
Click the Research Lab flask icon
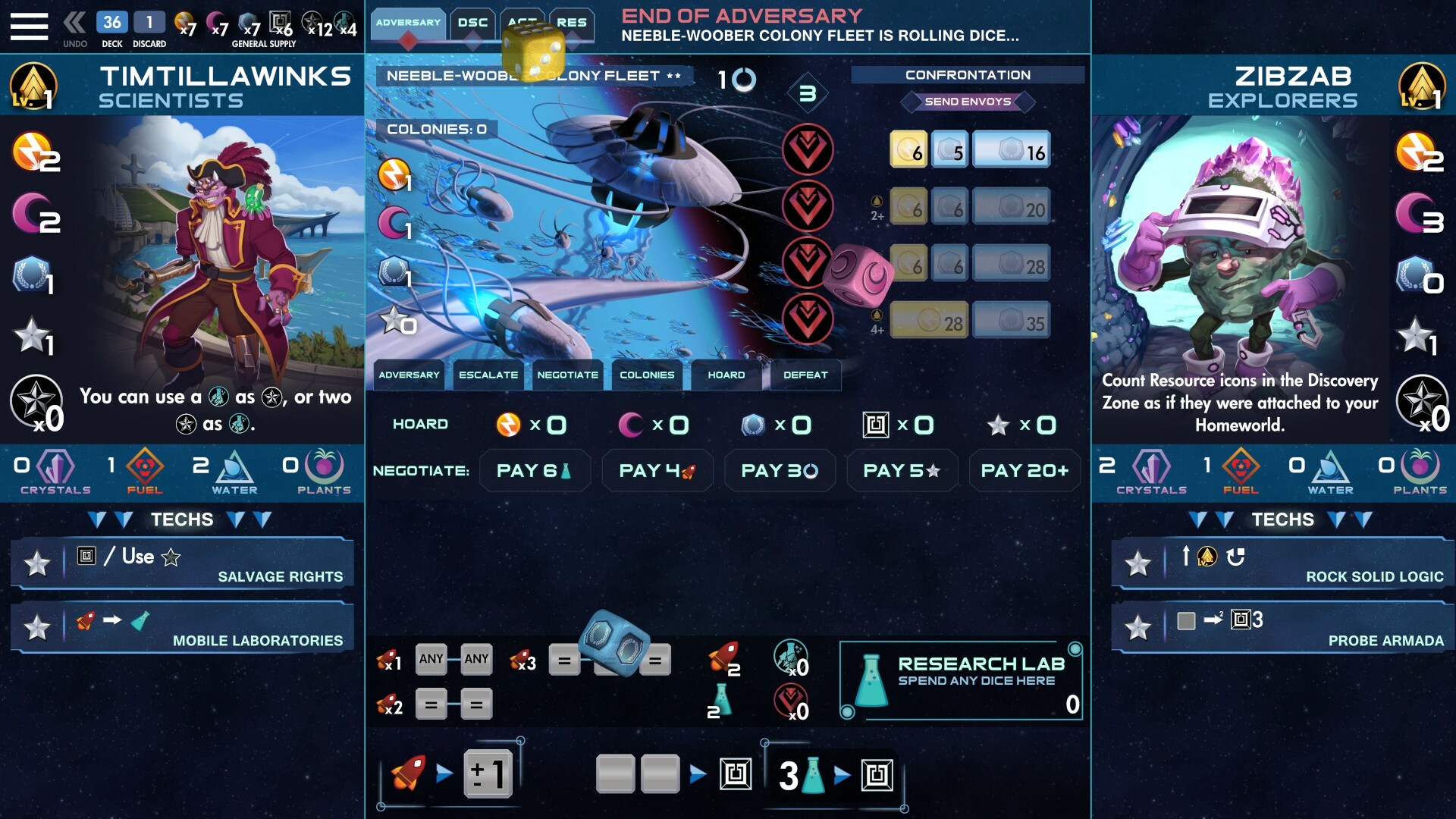871,681
